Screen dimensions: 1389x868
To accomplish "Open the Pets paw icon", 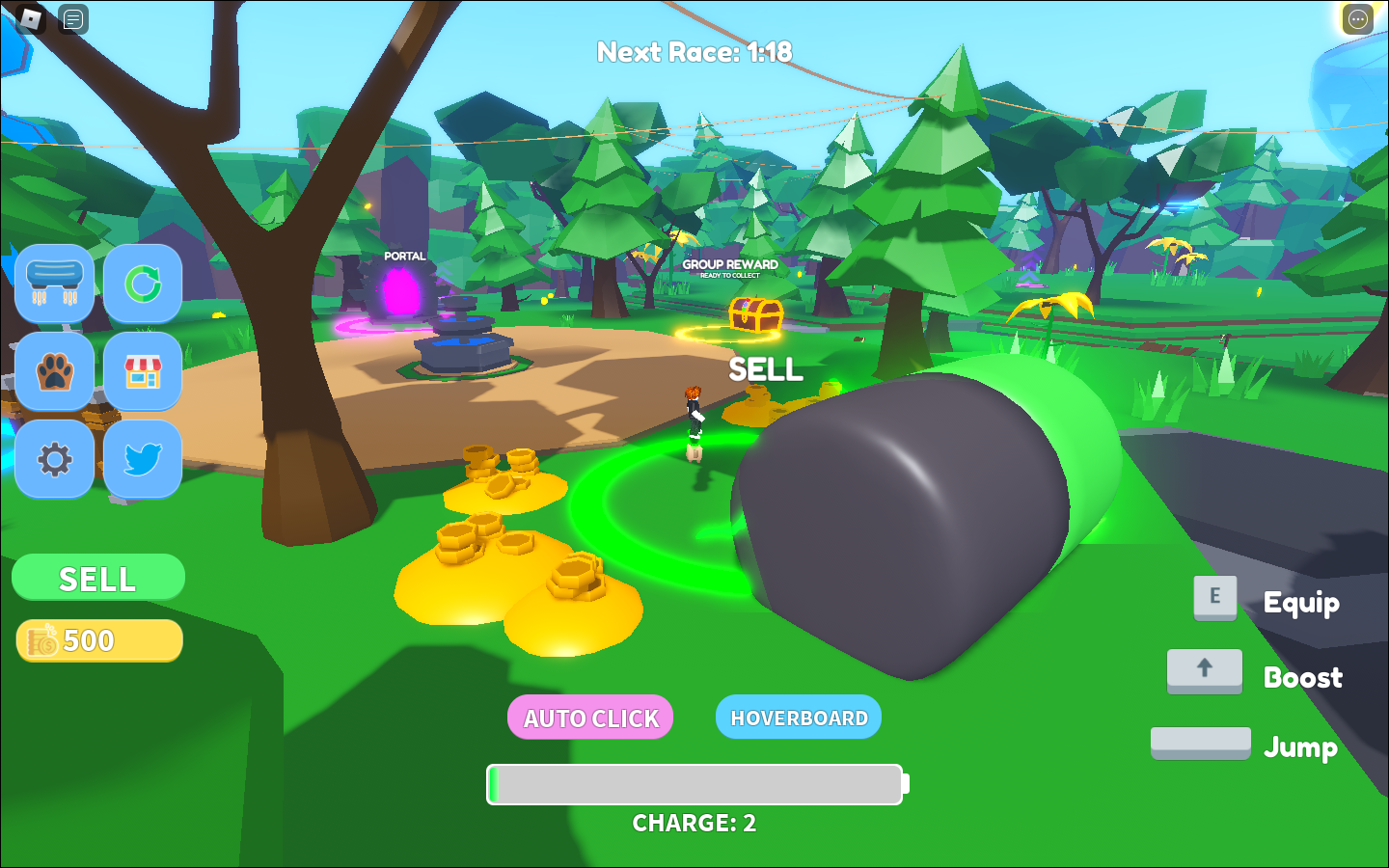I will coord(55,373).
